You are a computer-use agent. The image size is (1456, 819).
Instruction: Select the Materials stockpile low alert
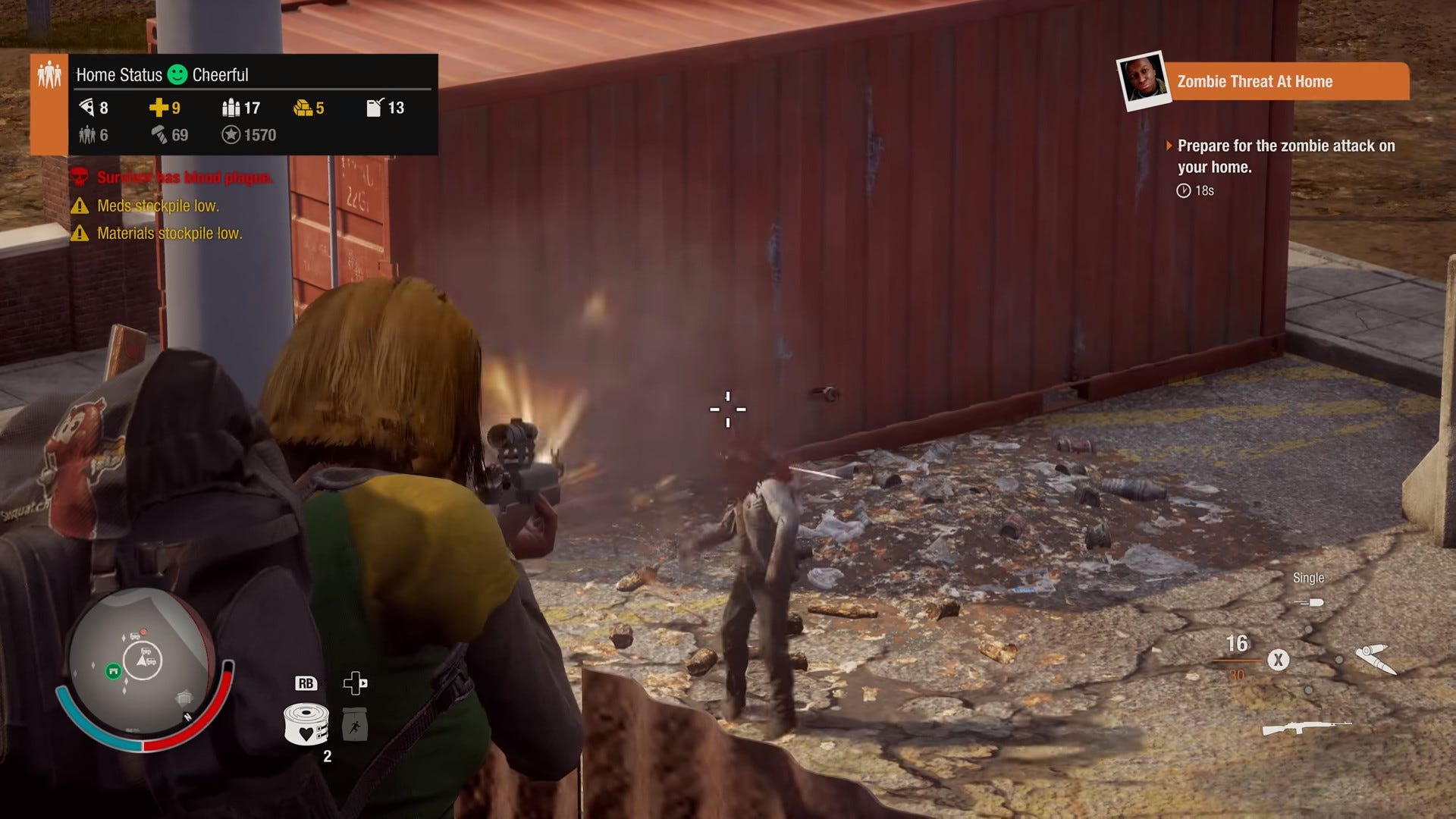click(168, 234)
